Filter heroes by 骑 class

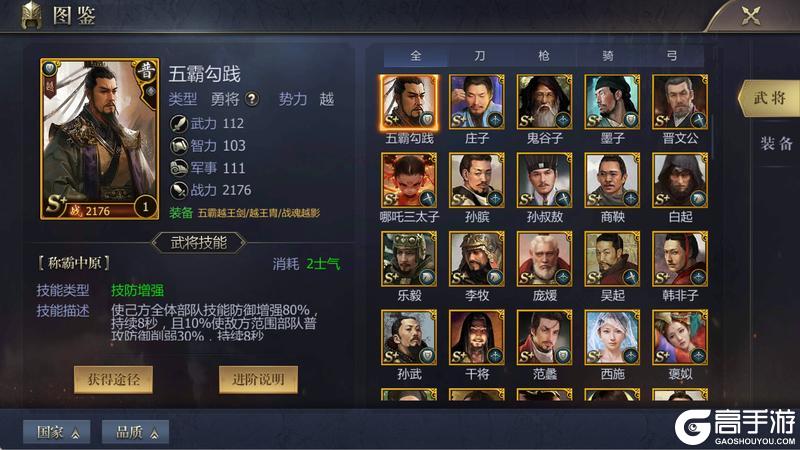607,56
